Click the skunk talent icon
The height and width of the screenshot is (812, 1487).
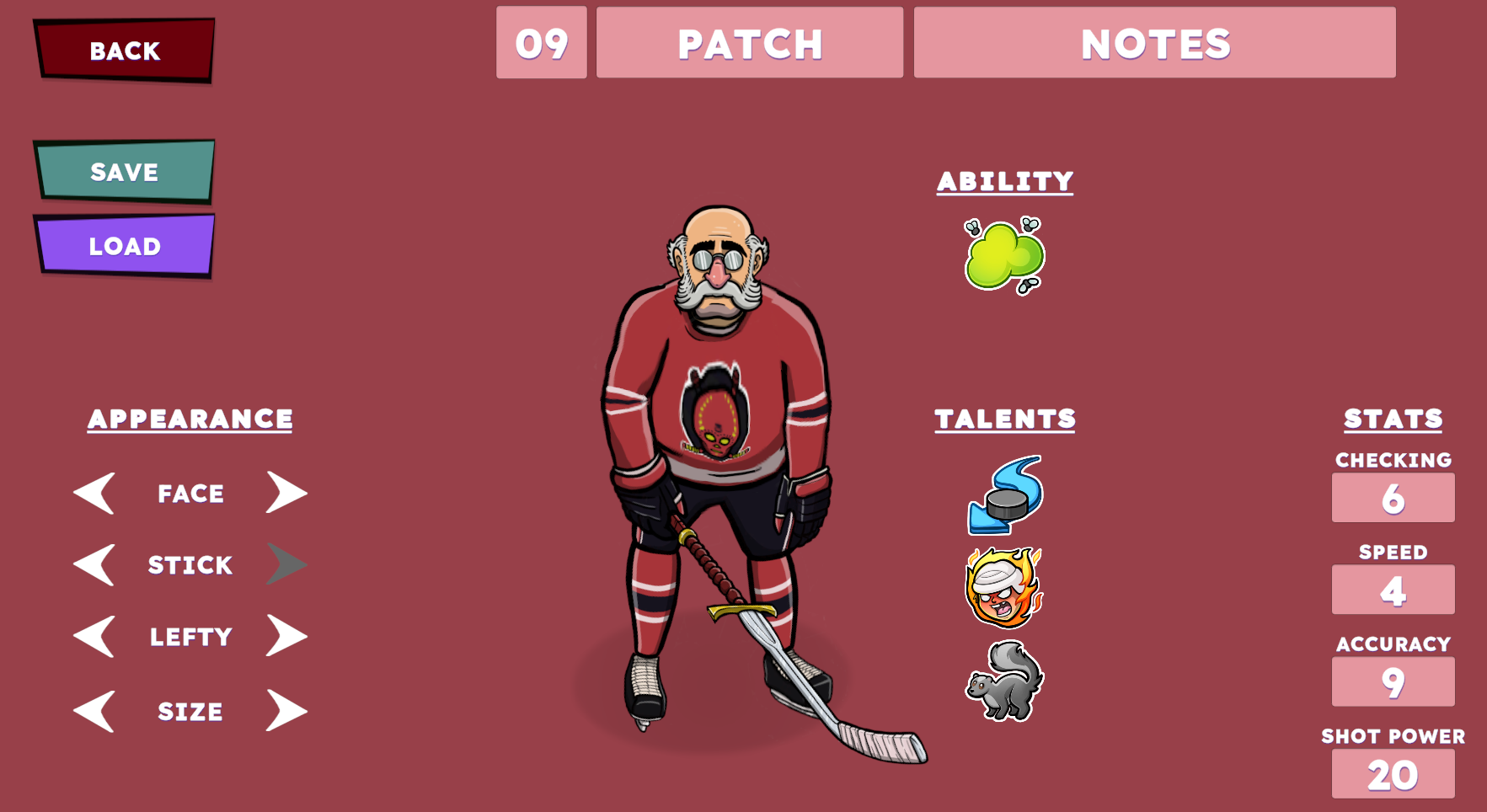click(x=1004, y=684)
